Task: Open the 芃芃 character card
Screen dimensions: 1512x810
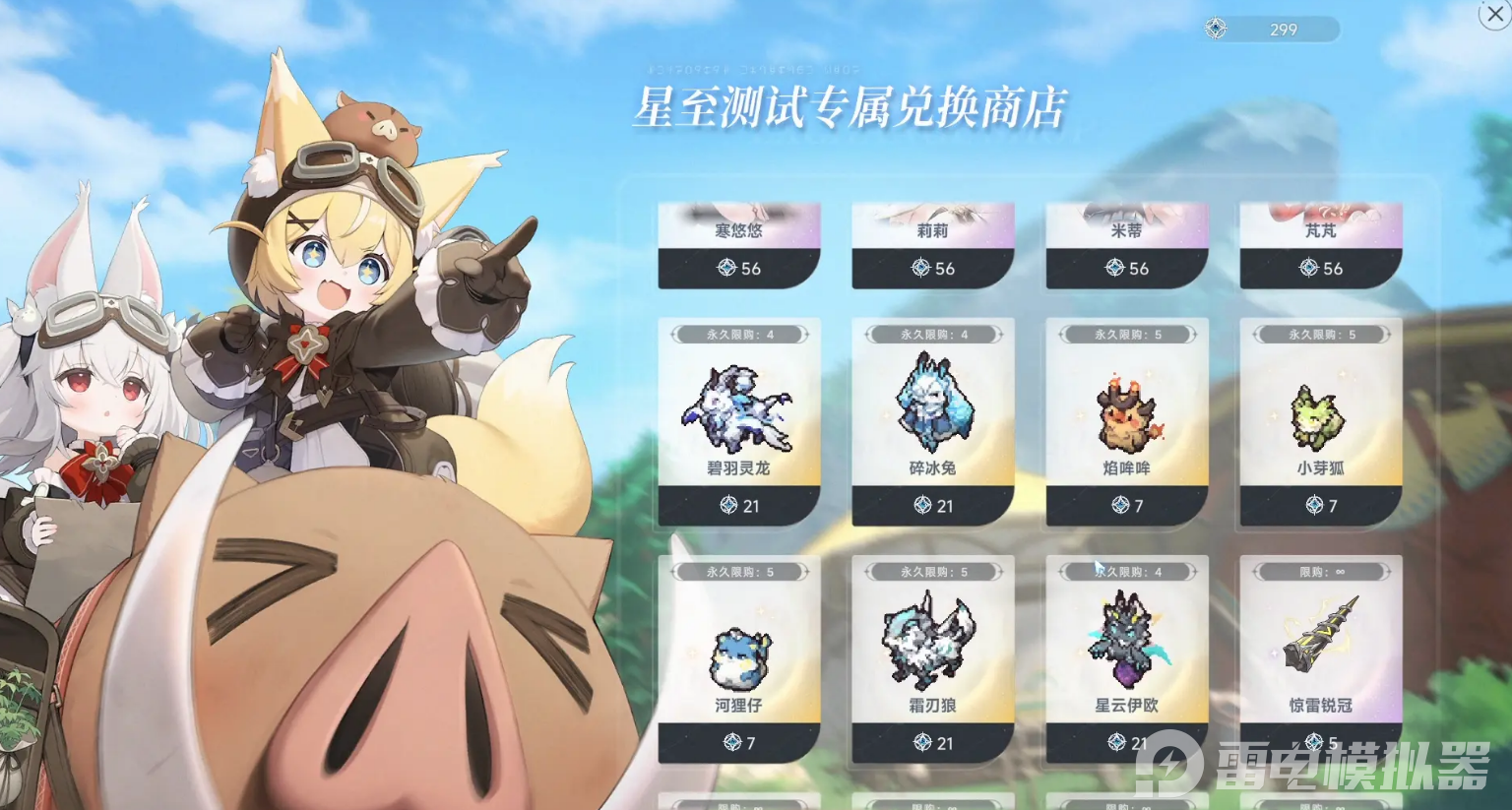Action: (1320, 226)
